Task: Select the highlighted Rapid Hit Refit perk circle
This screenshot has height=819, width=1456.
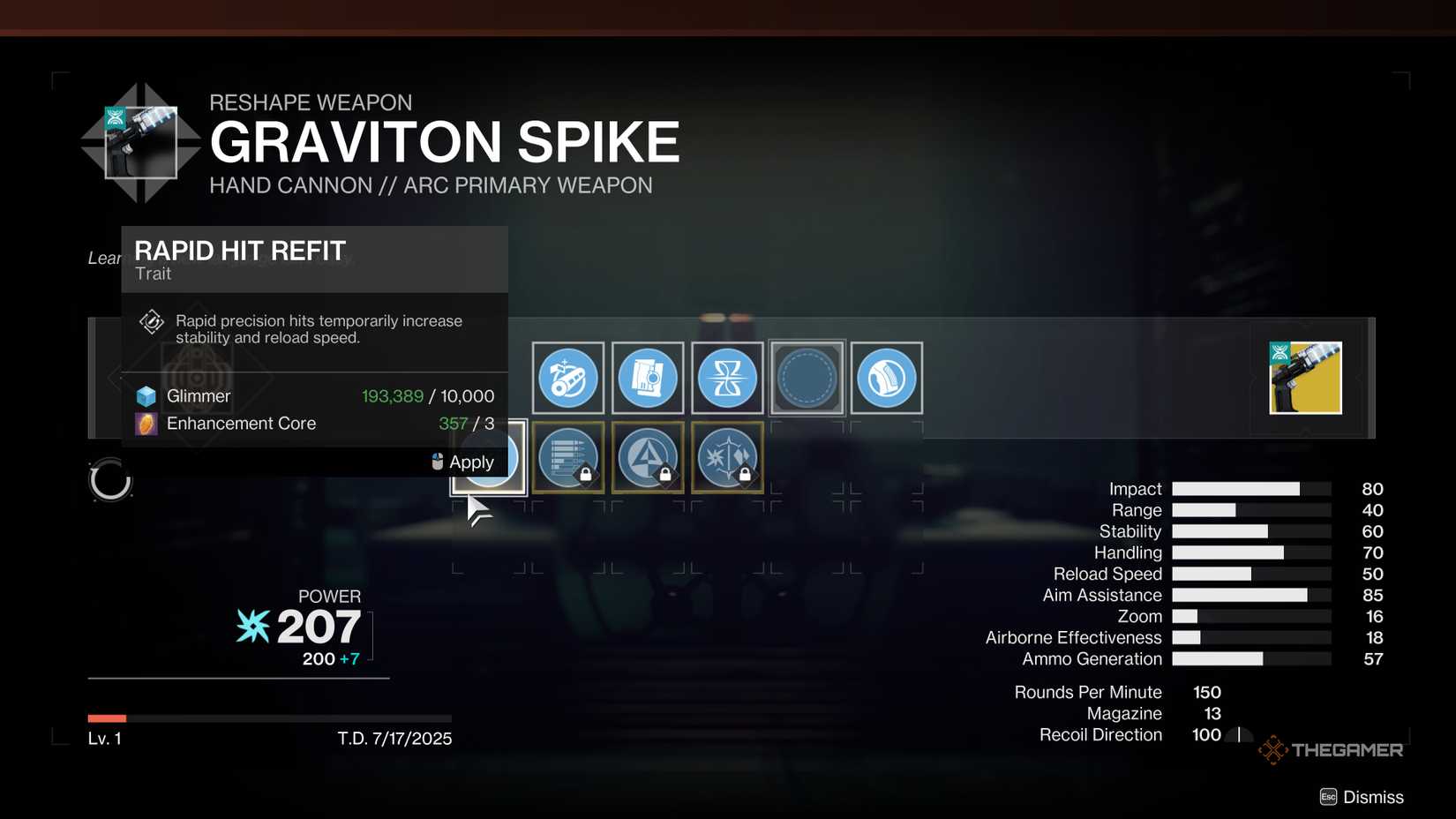Action: pos(488,457)
